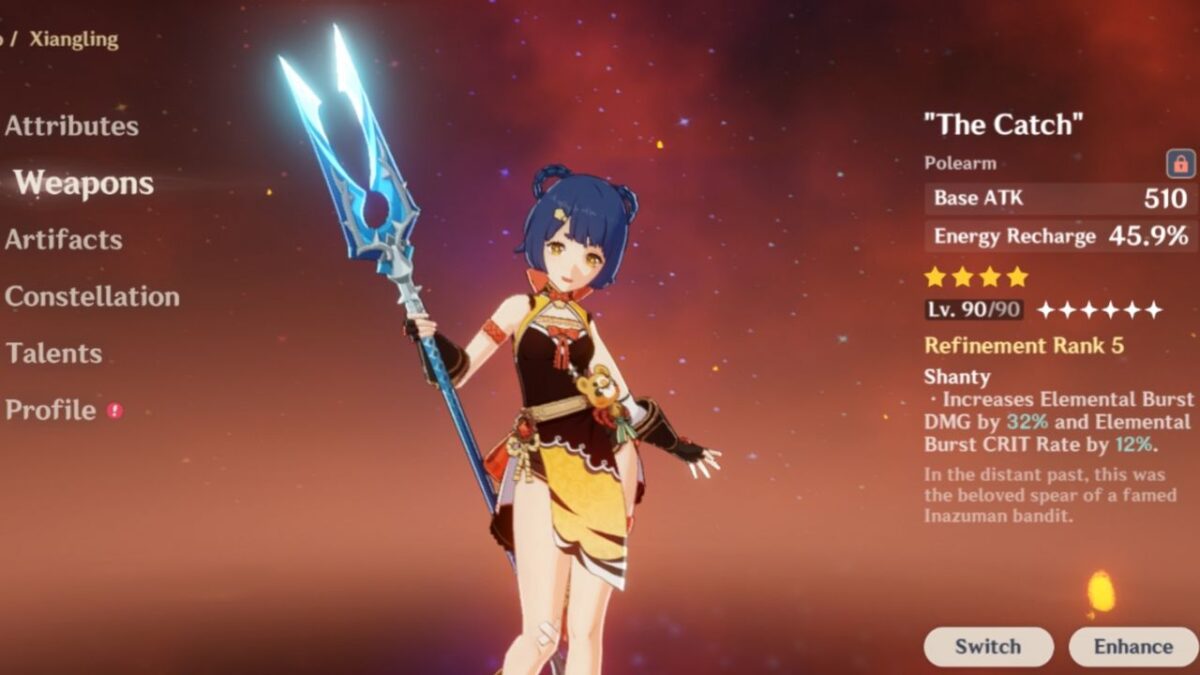Enhance "The Catch" polearm

[1133, 647]
